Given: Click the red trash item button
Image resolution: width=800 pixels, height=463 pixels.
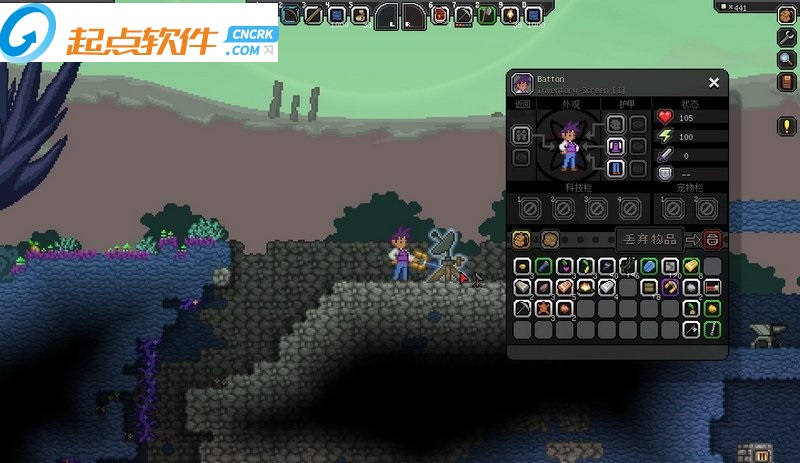Looking at the screenshot, I should (711, 239).
